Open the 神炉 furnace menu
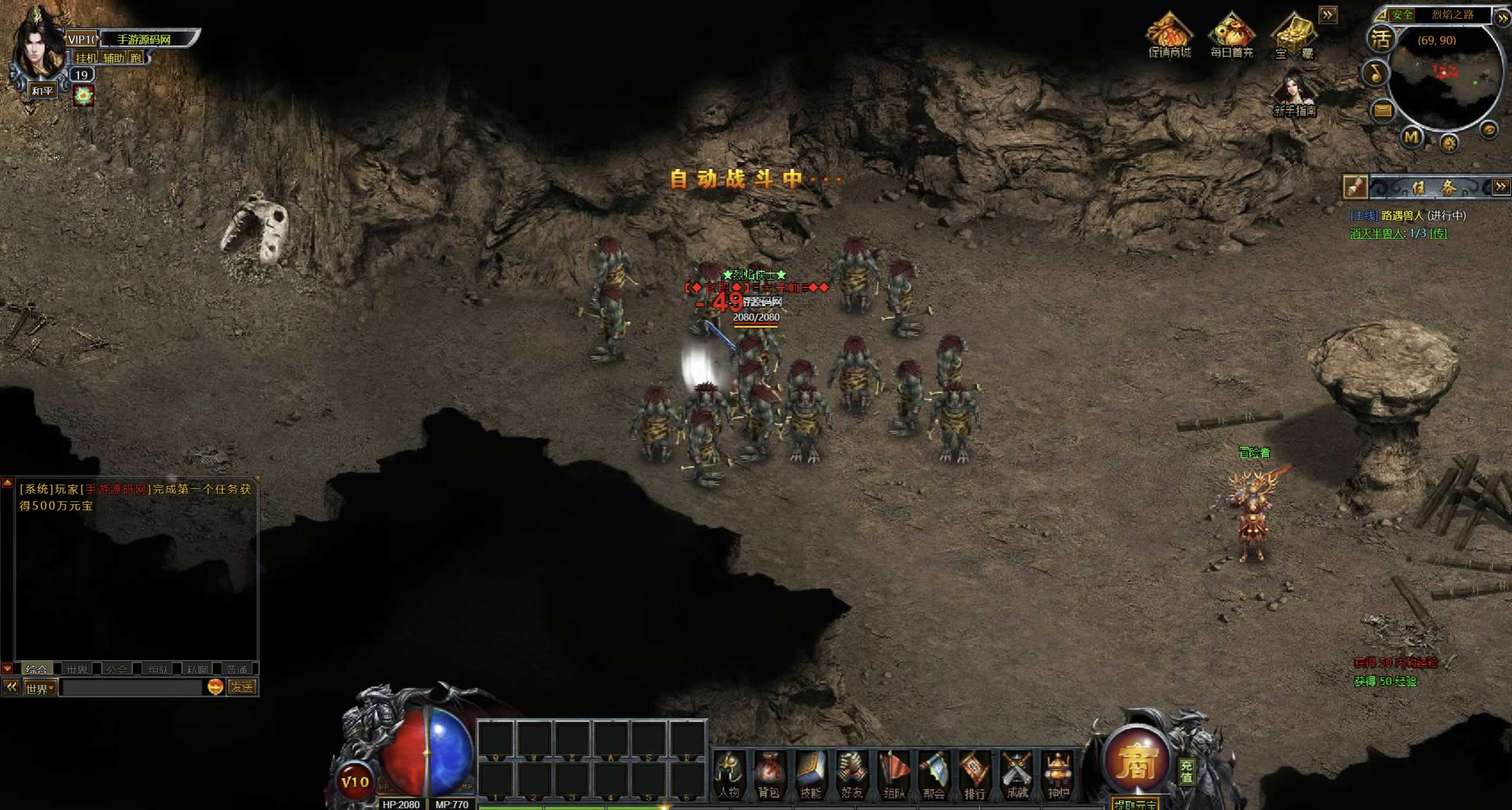The width and height of the screenshot is (1512, 810). [1058, 774]
